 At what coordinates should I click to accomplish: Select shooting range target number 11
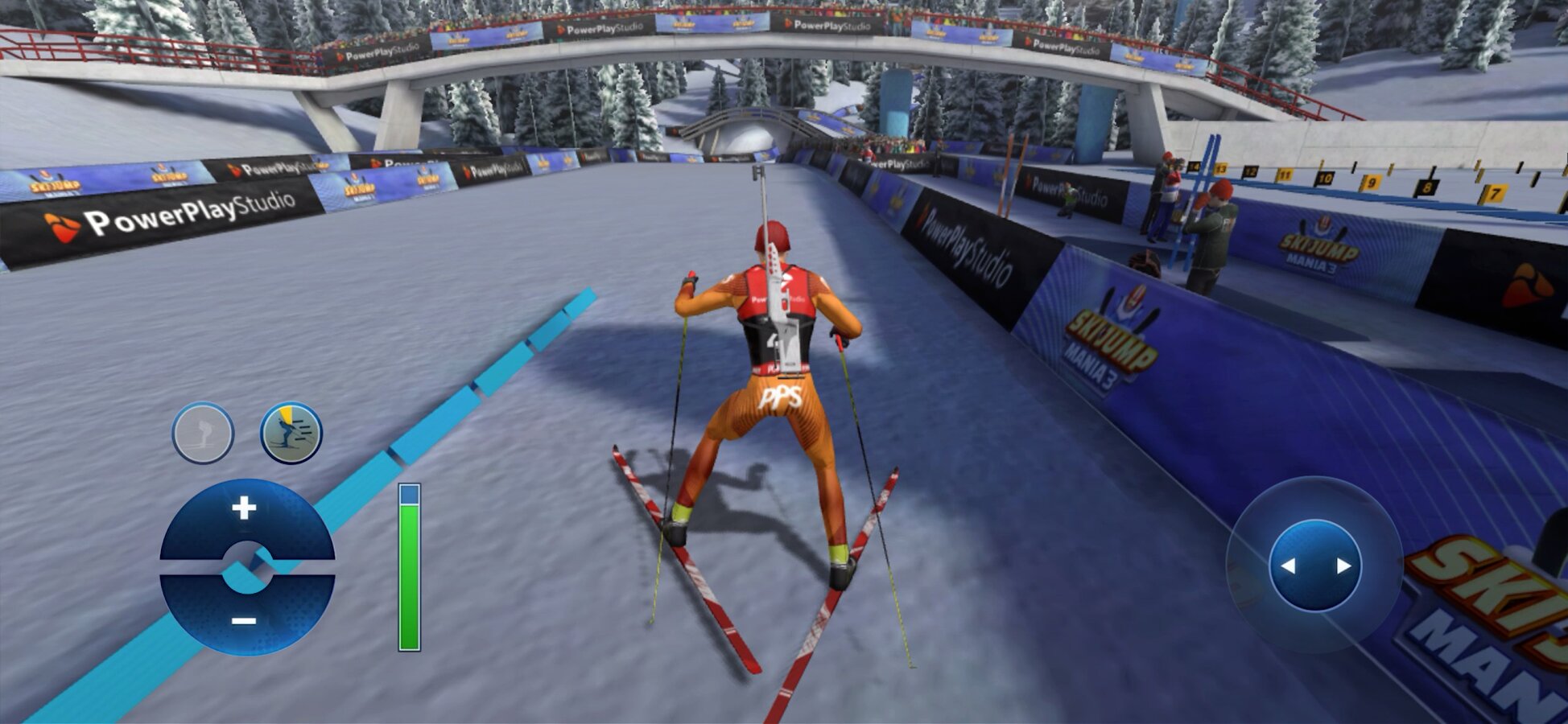(1285, 175)
